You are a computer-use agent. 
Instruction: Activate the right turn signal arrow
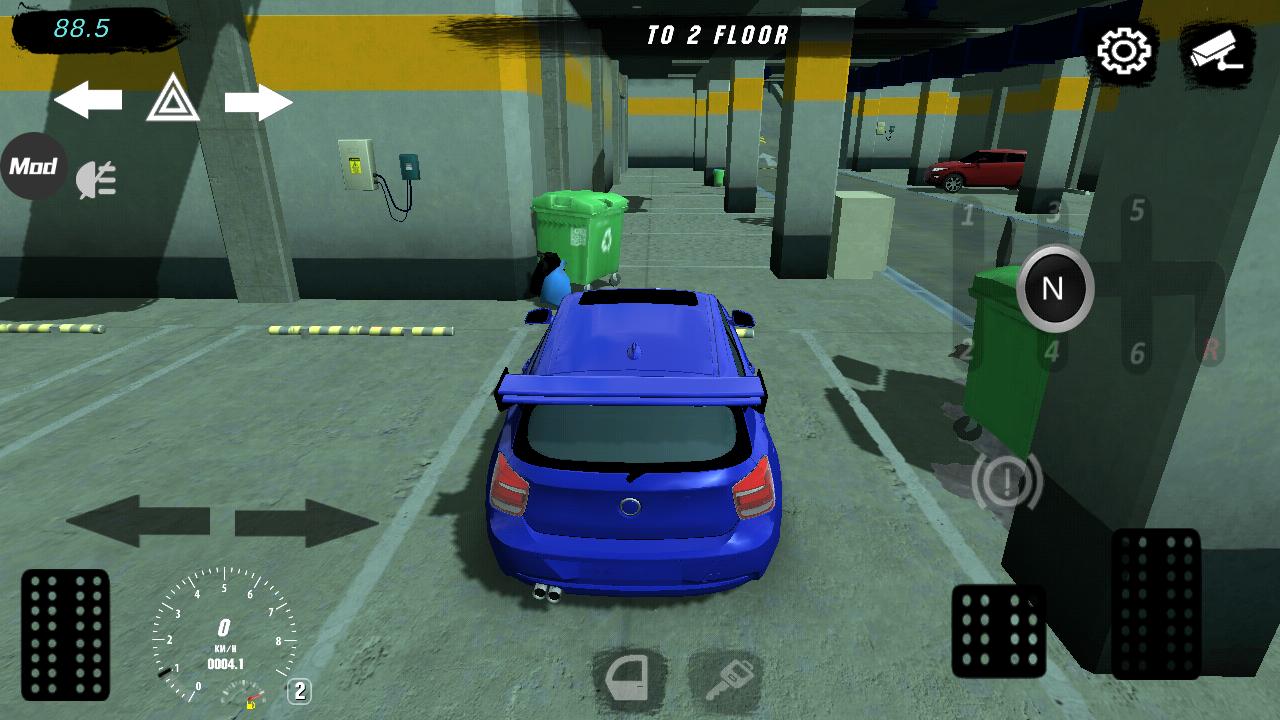(258, 102)
